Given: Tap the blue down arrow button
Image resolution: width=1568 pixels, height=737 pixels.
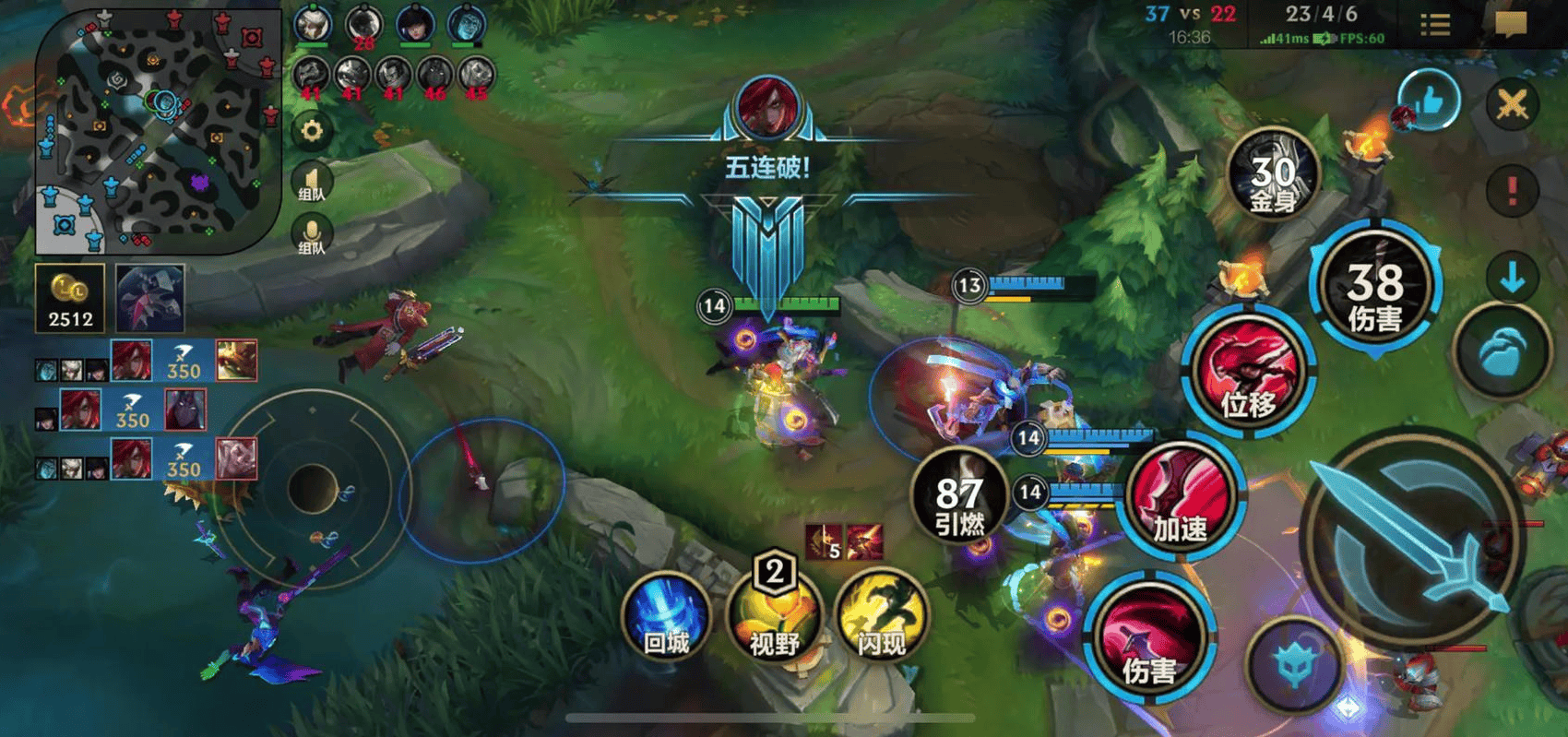Looking at the screenshot, I should click(1512, 277).
